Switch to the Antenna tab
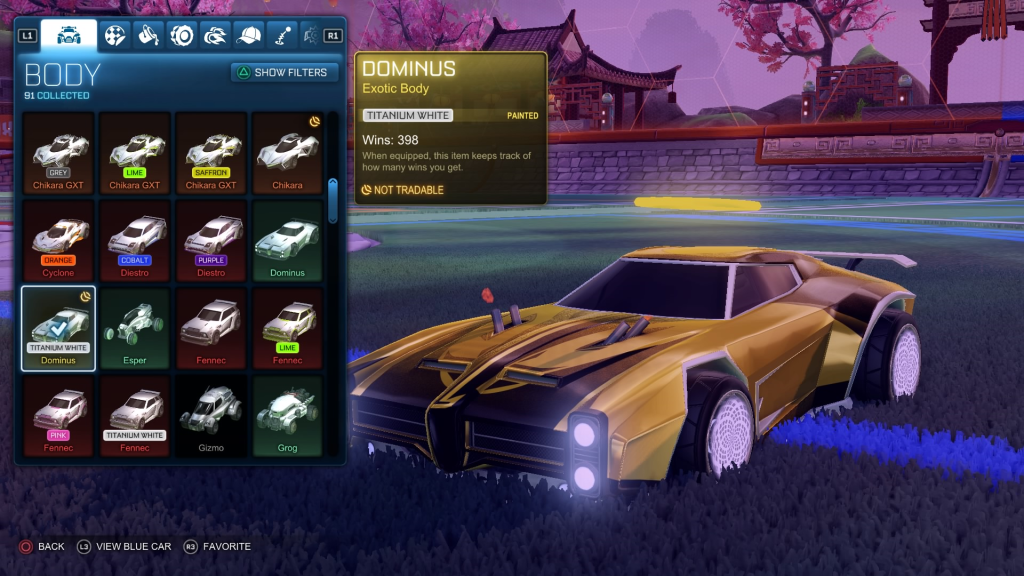 [281, 36]
